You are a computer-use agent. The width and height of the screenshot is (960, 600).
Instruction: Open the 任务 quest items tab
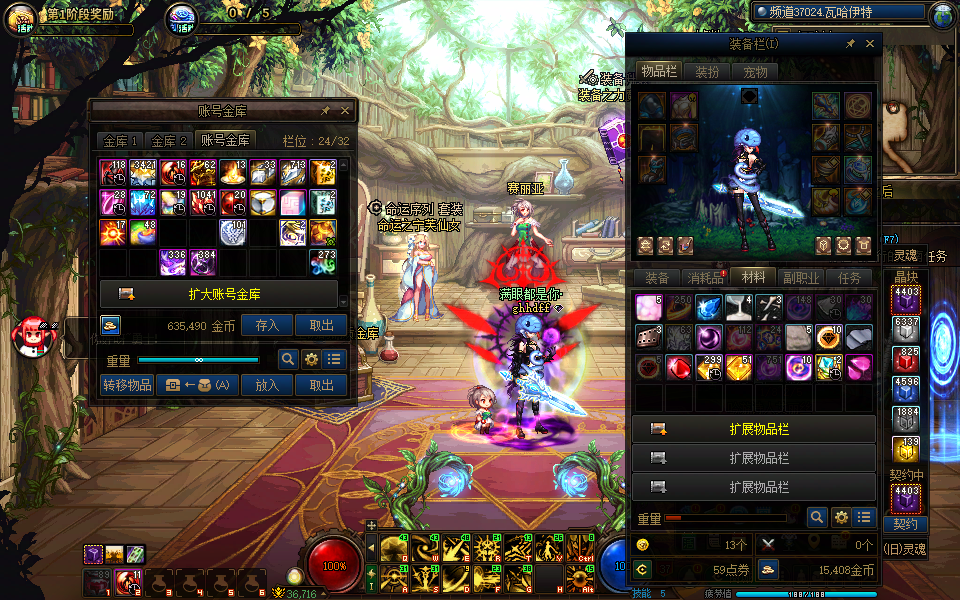[x=849, y=278]
